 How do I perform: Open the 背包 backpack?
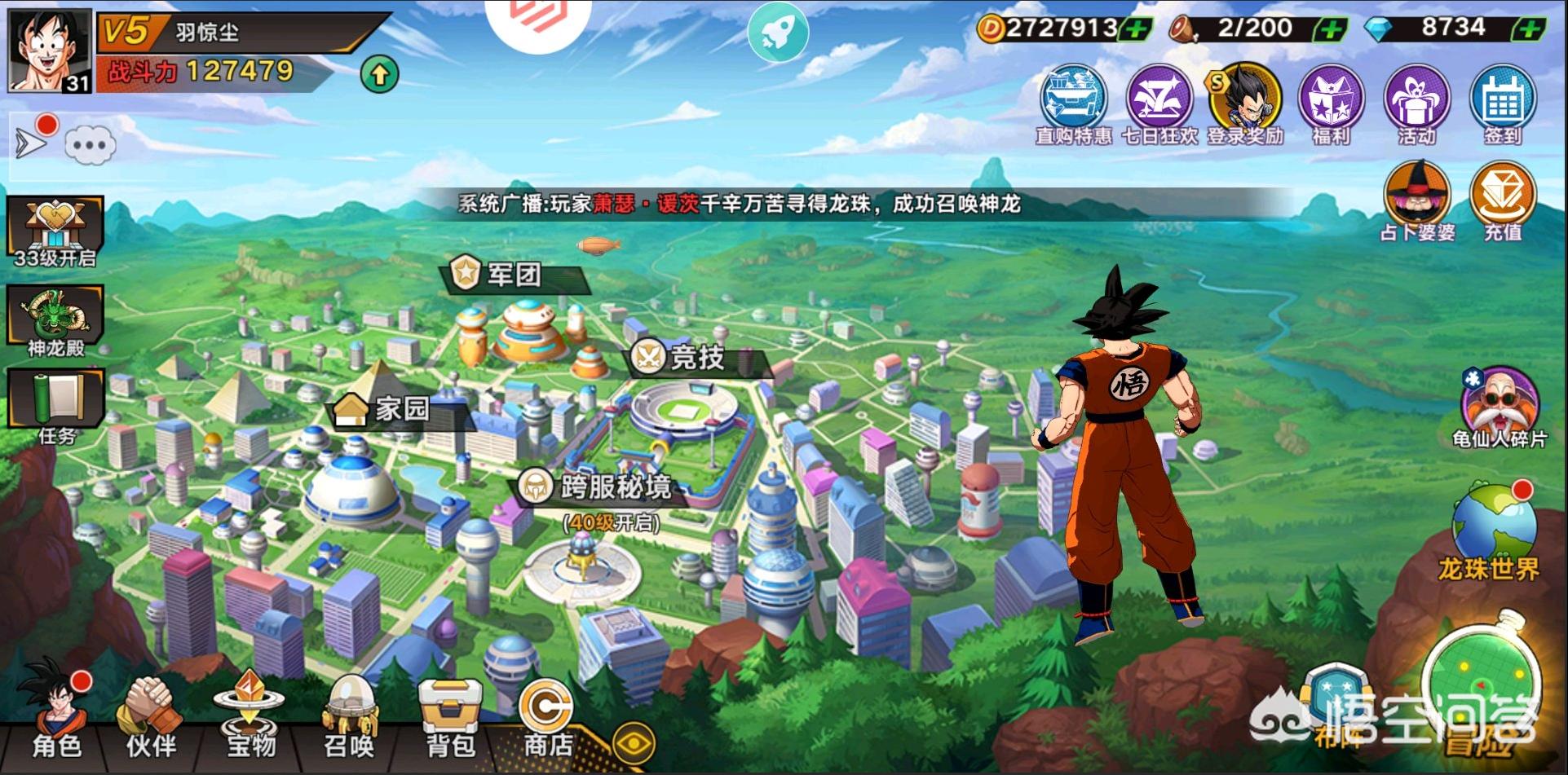[449, 717]
